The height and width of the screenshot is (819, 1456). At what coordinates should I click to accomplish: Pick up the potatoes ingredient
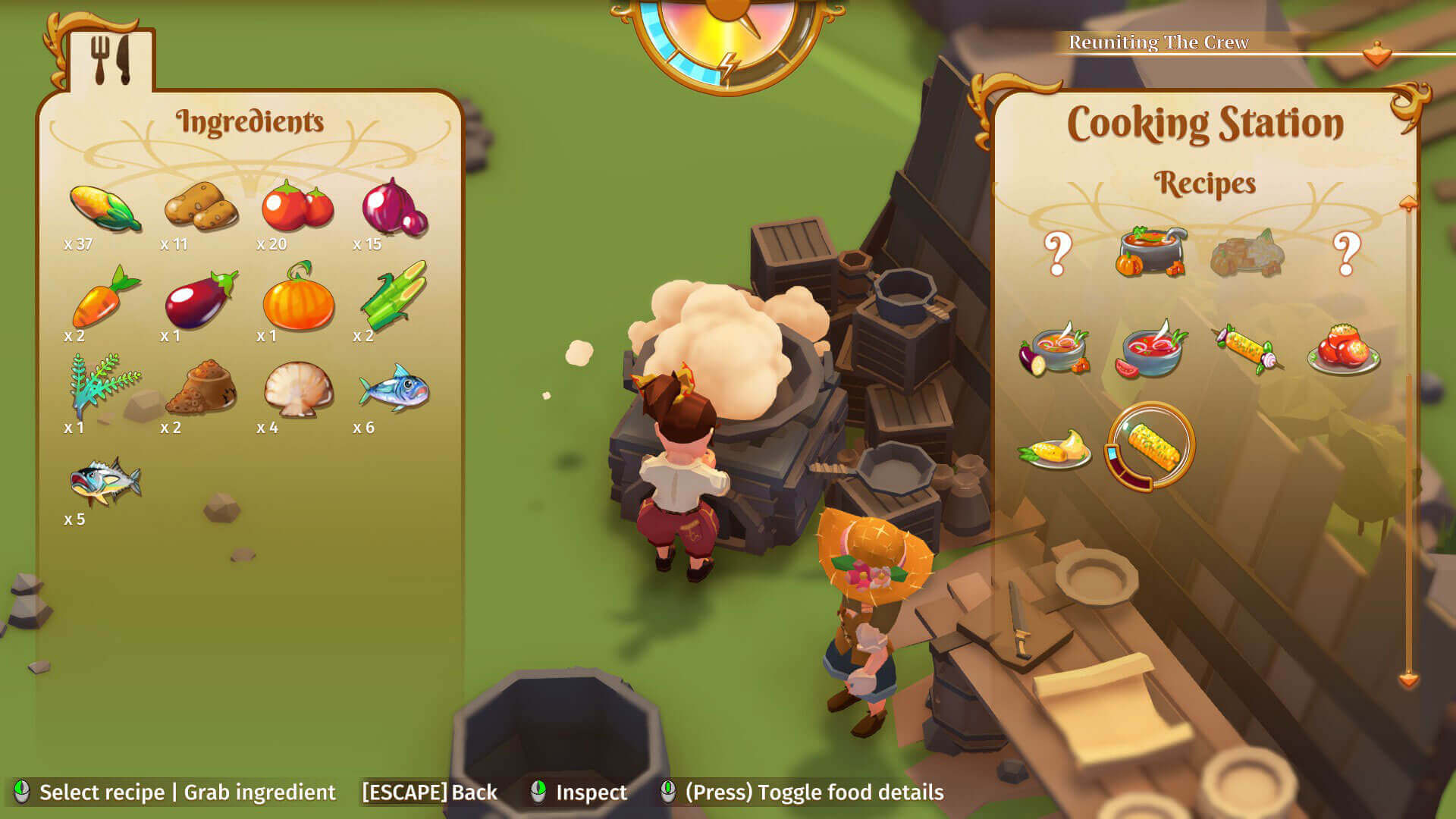201,206
